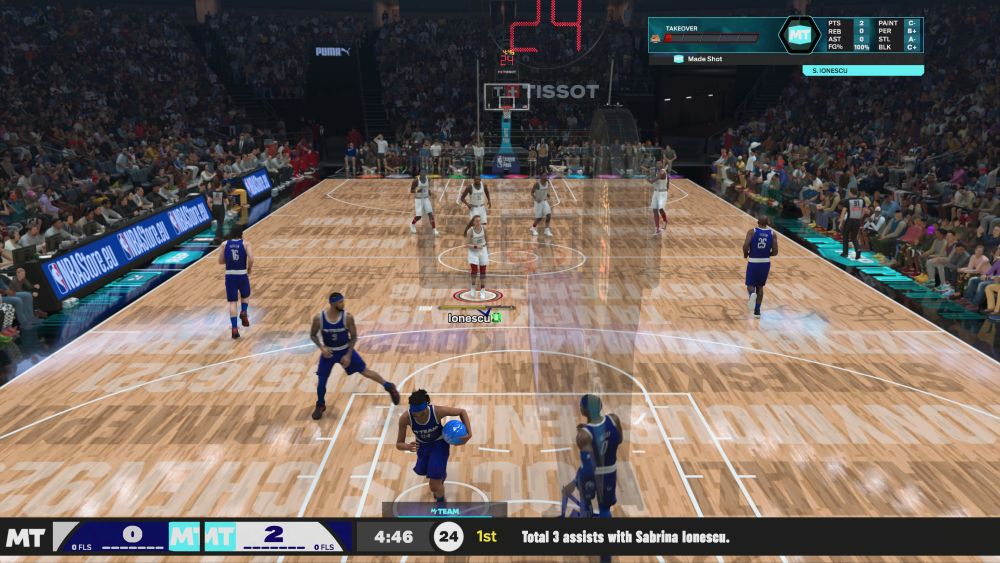
Task: Click the Ionescu label above the controlled player
Action: pyautogui.click(x=465, y=317)
